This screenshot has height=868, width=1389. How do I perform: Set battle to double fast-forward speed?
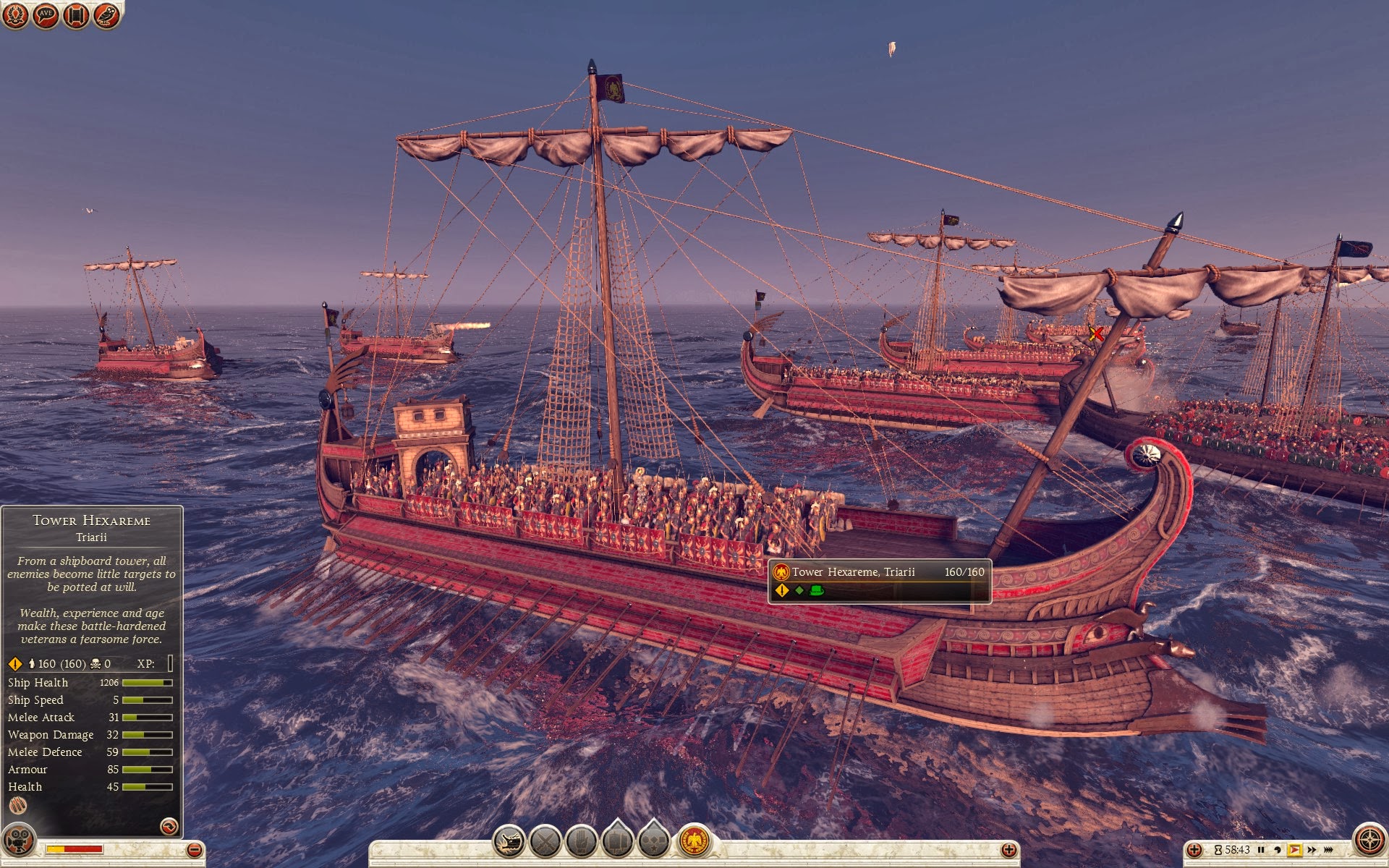[x=1312, y=850]
